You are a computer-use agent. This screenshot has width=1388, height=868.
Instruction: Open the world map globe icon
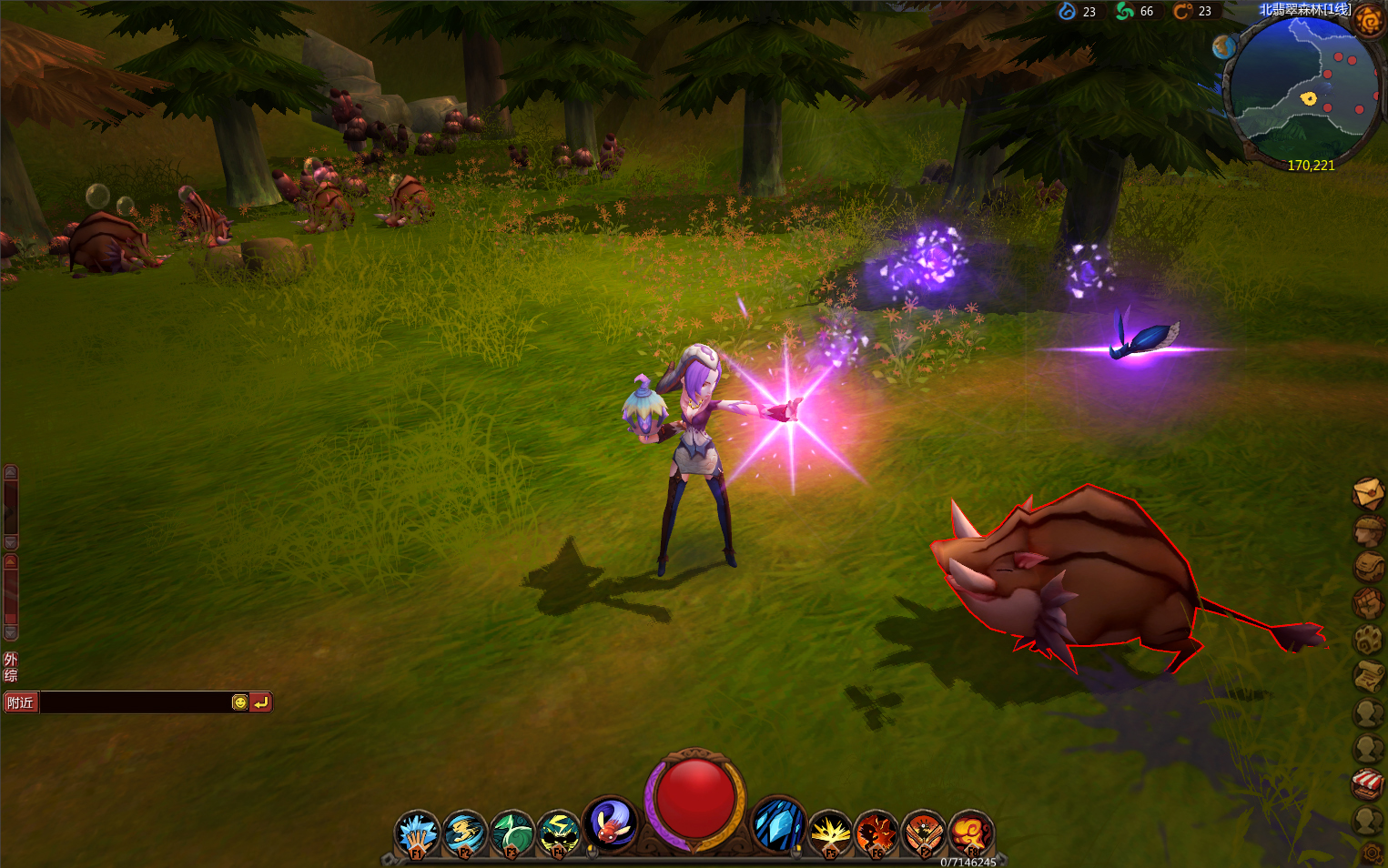1223,46
